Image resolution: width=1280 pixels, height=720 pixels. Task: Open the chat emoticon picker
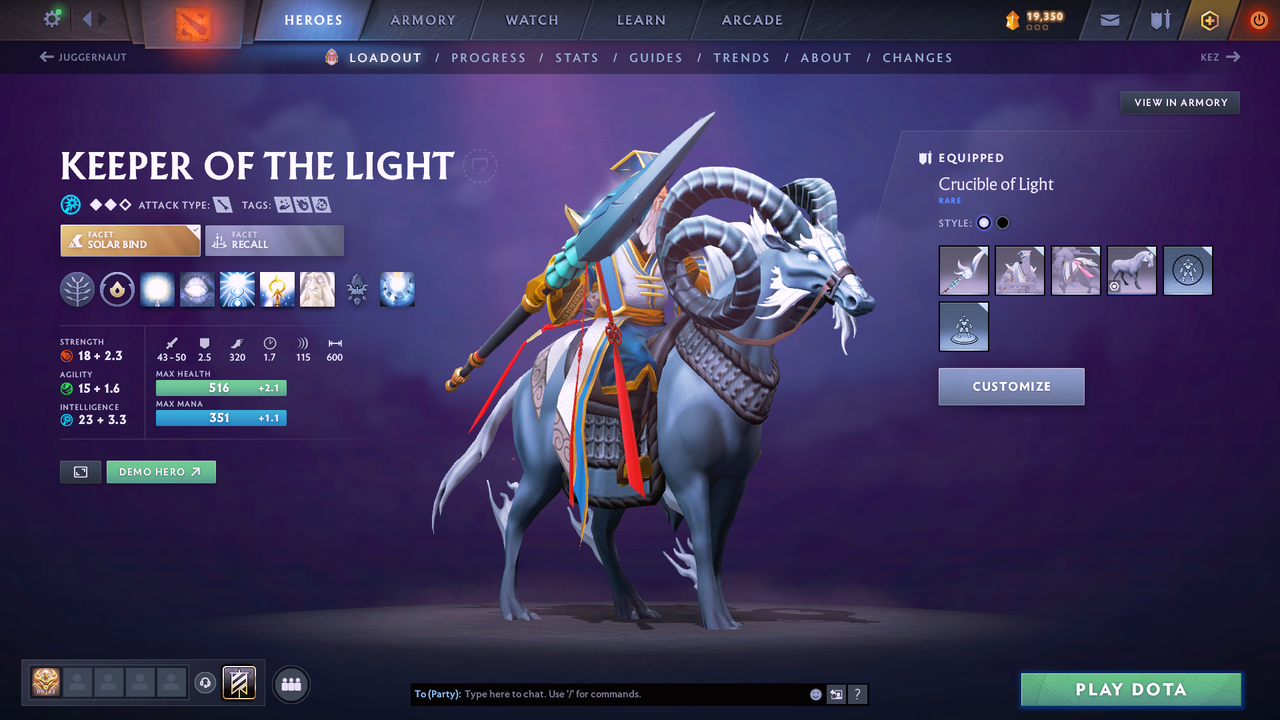point(815,693)
